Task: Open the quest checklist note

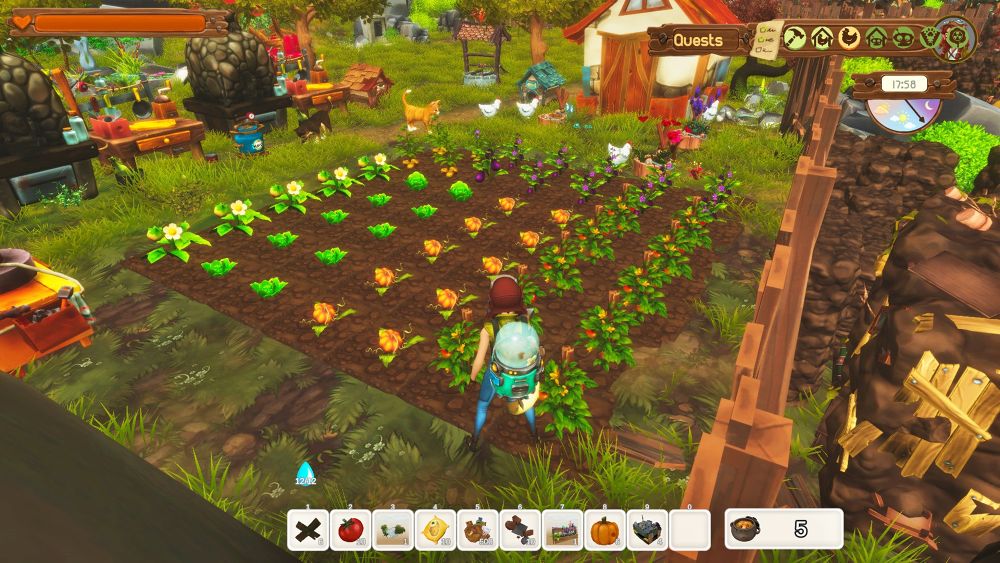Action: point(767,37)
